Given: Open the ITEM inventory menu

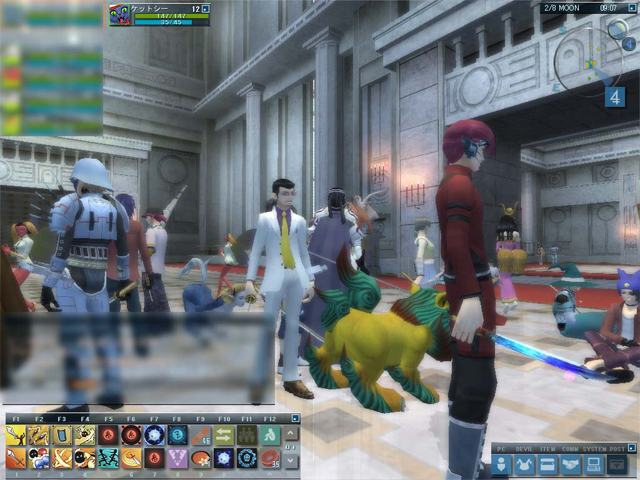Looking at the screenshot, I should pyautogui.click(x=547, y=465).
